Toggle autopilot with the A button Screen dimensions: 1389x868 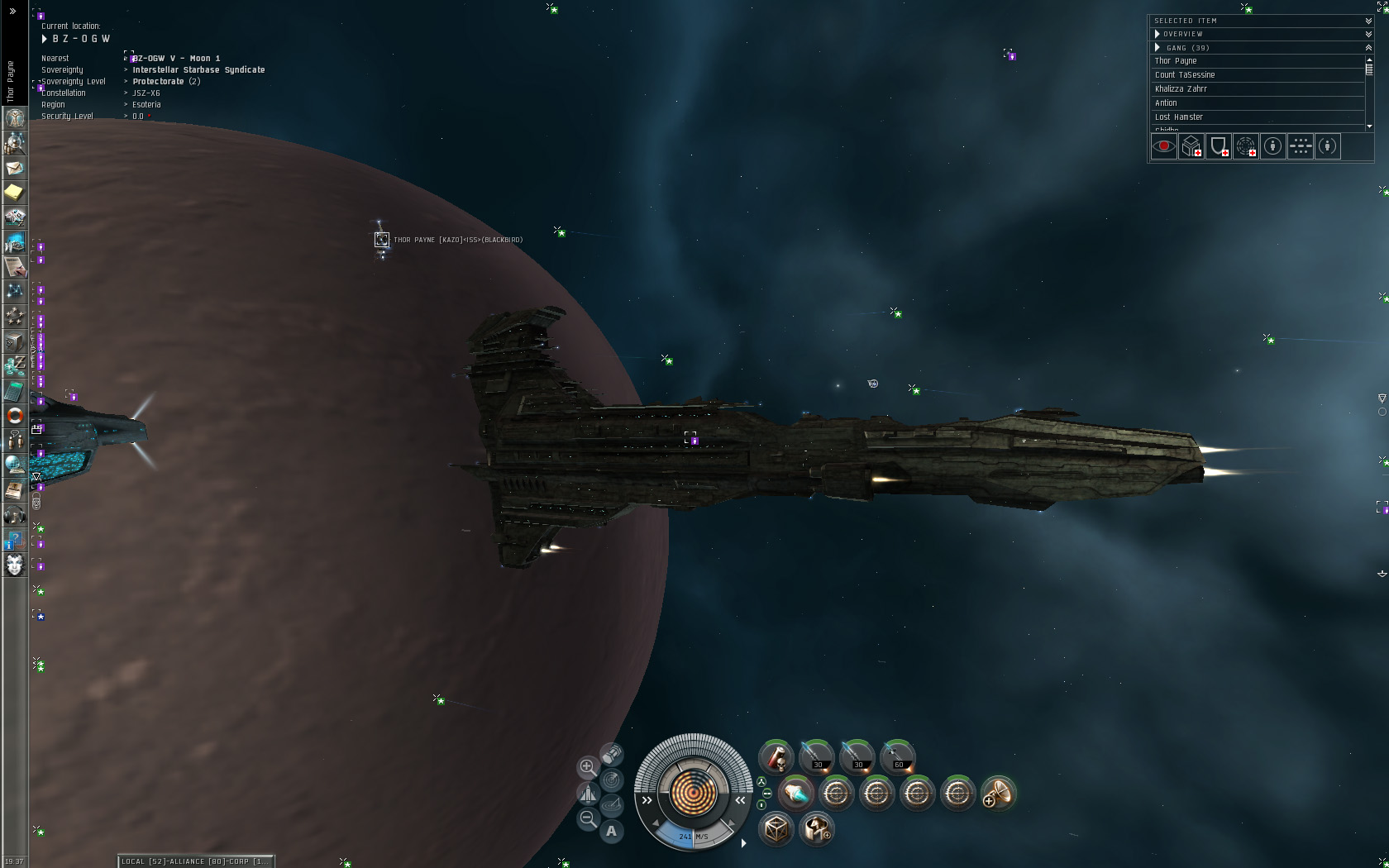tap(611, 831)
